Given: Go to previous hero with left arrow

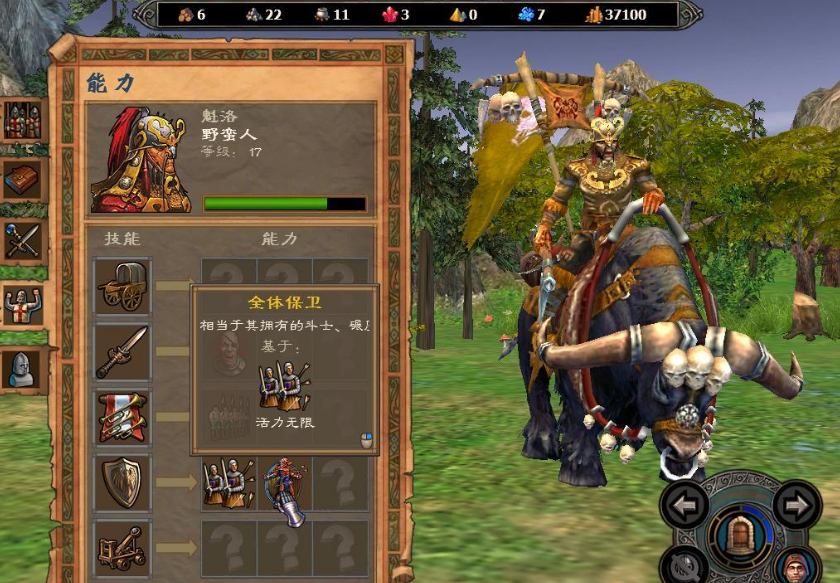Looking at the screenshot, I should point(685,504).
